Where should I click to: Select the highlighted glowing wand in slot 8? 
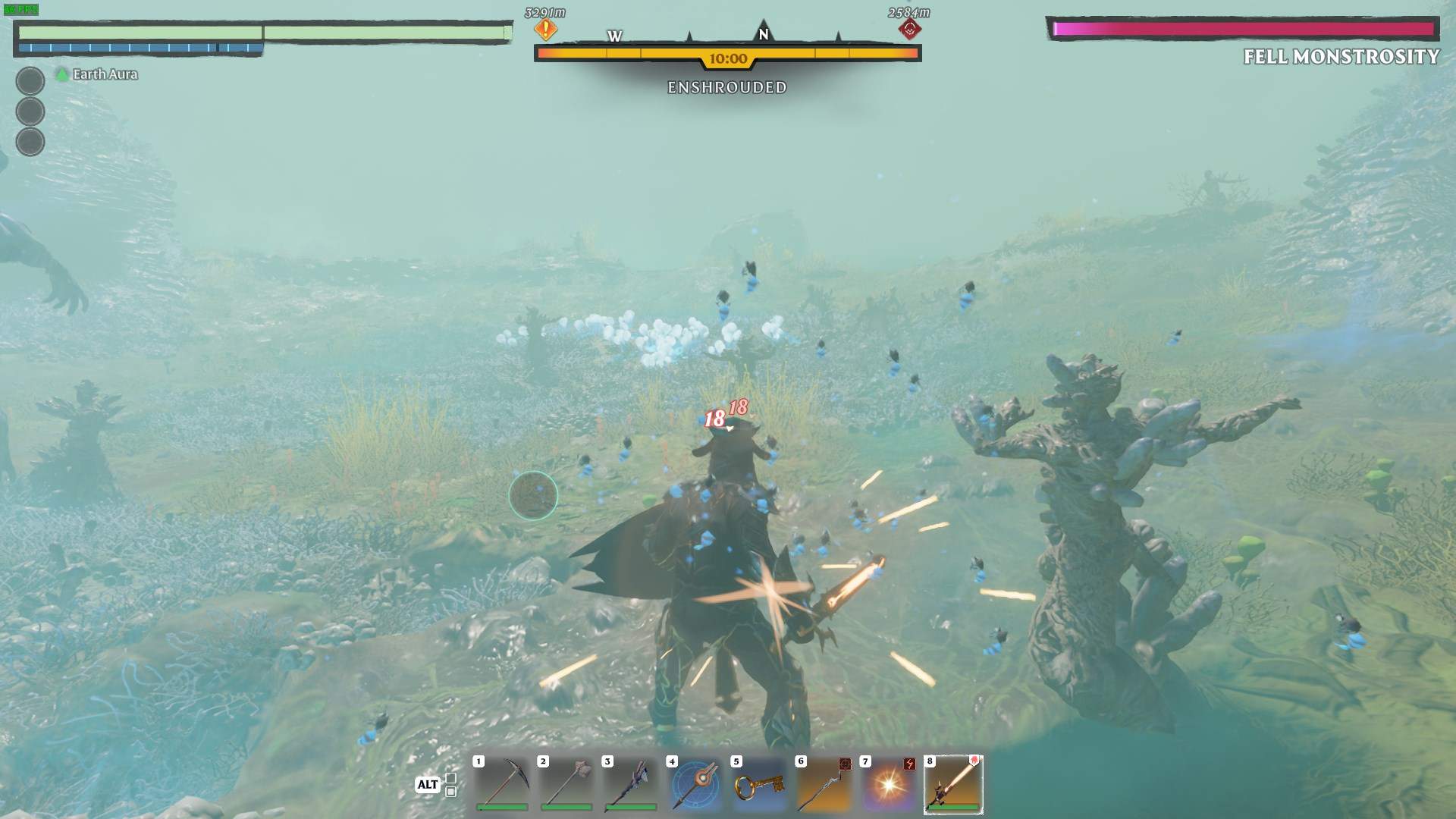pyautogui.click(x=953, y=783)
